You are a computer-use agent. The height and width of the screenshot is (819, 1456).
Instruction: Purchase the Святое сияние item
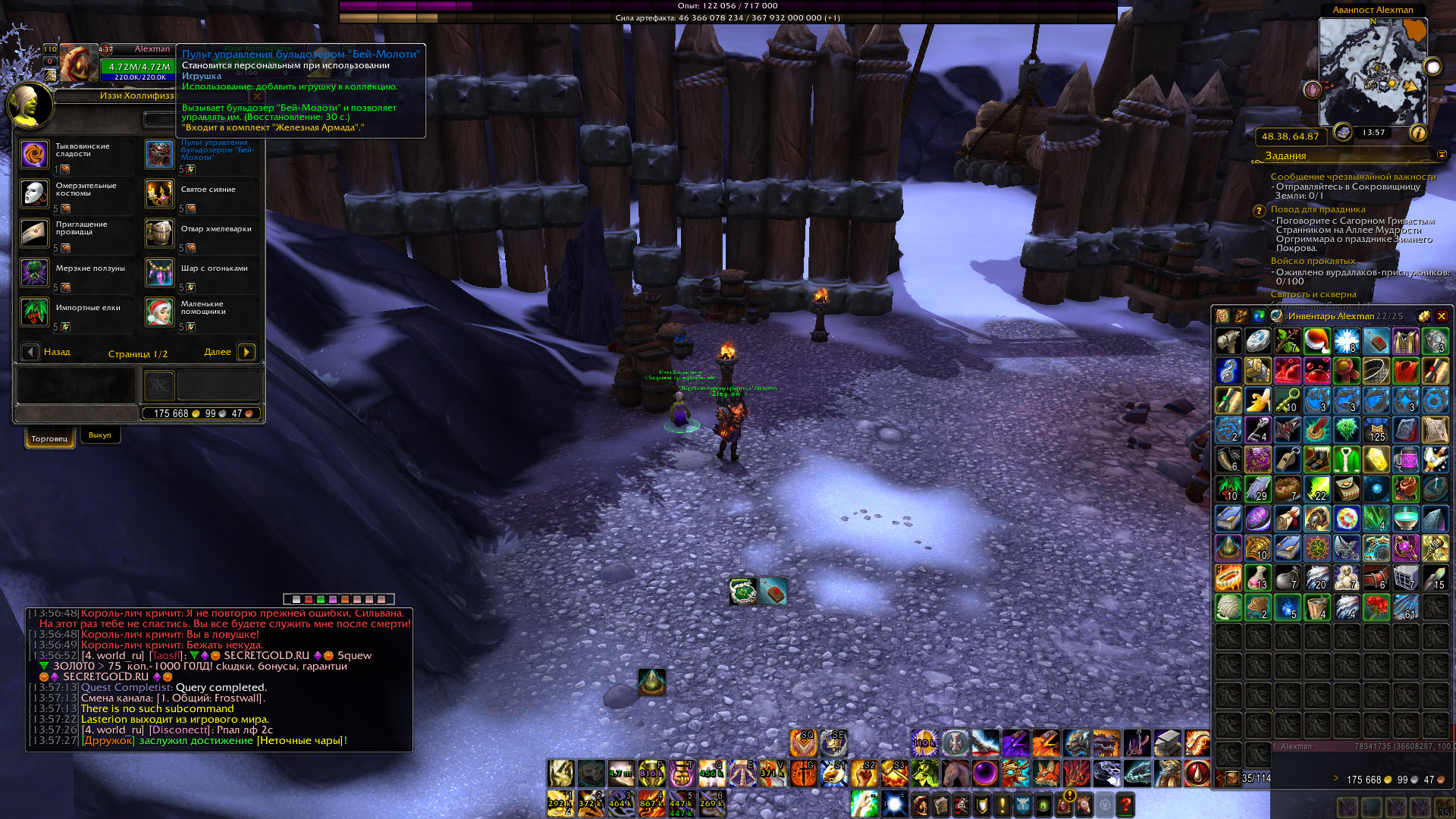[160, 194]
